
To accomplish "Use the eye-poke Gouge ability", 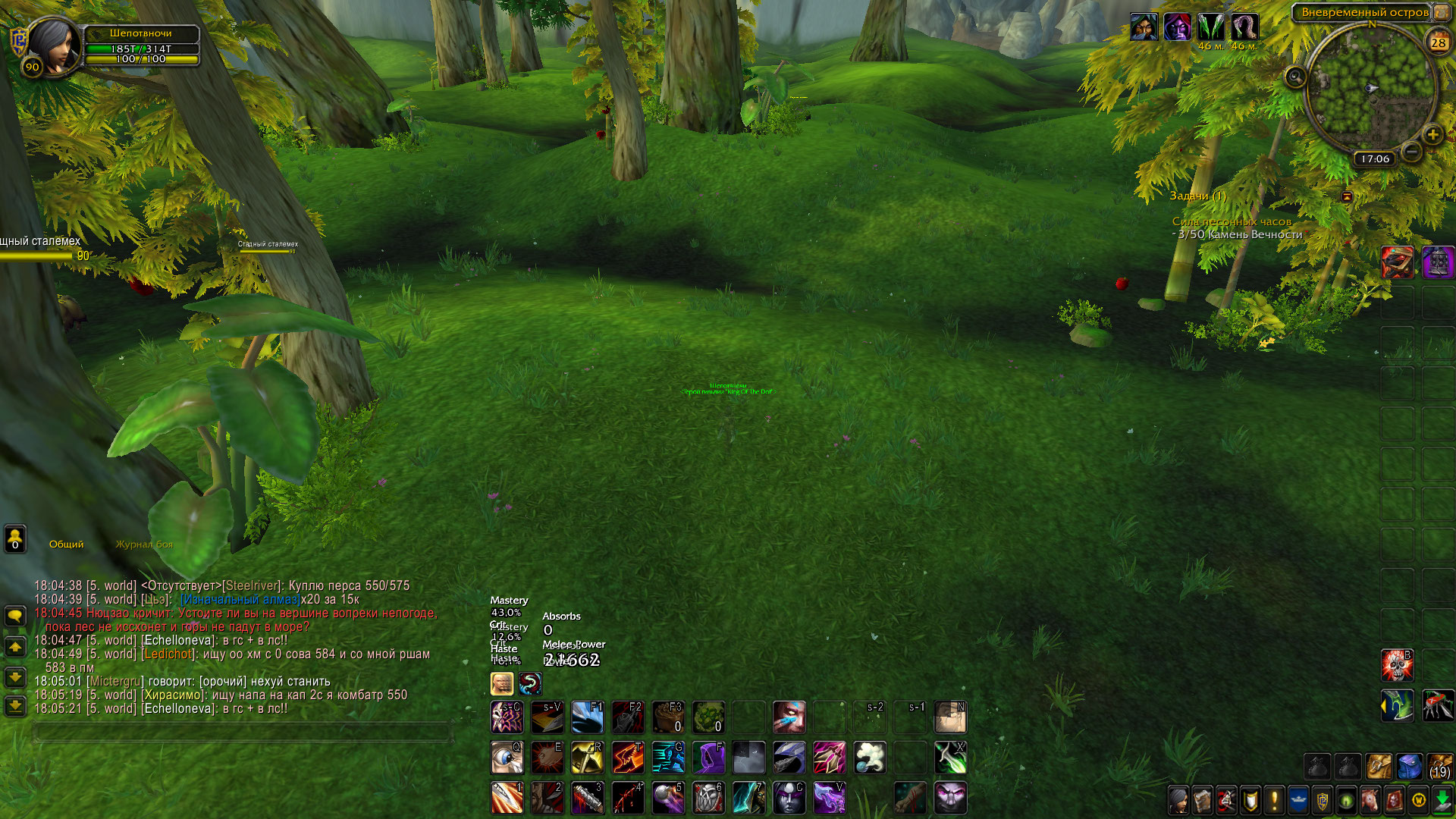I will click(507, 757).
